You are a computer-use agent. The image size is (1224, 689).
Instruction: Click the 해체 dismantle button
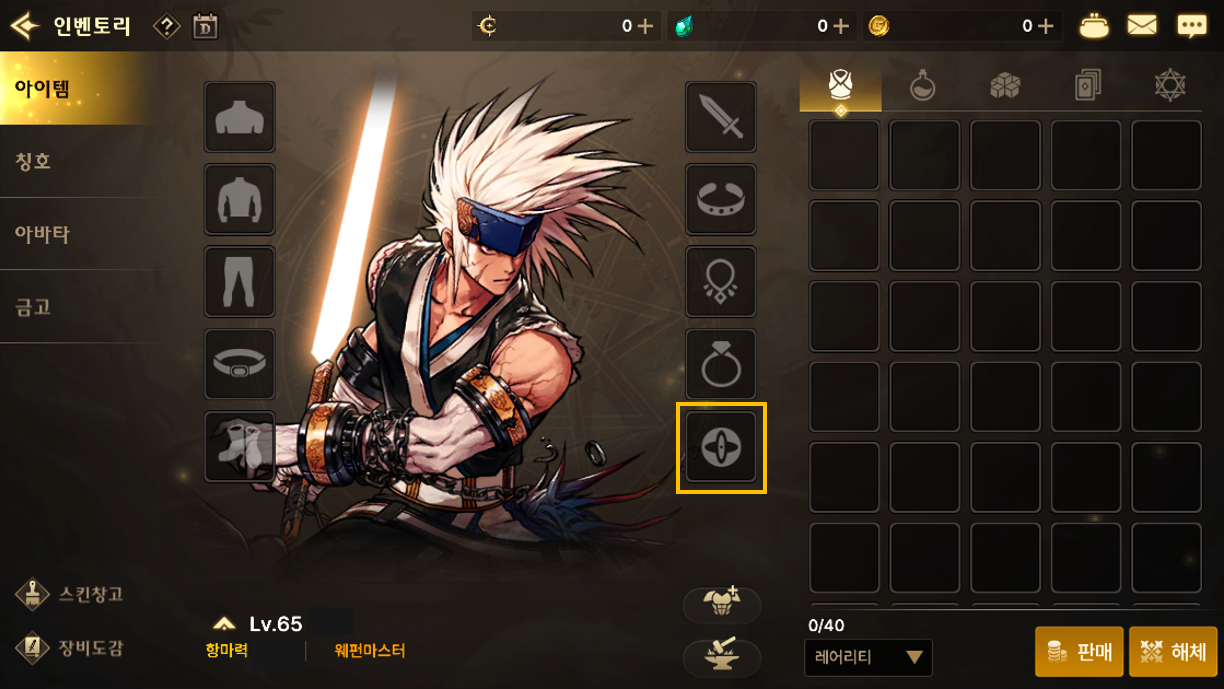pos(1173,652)
